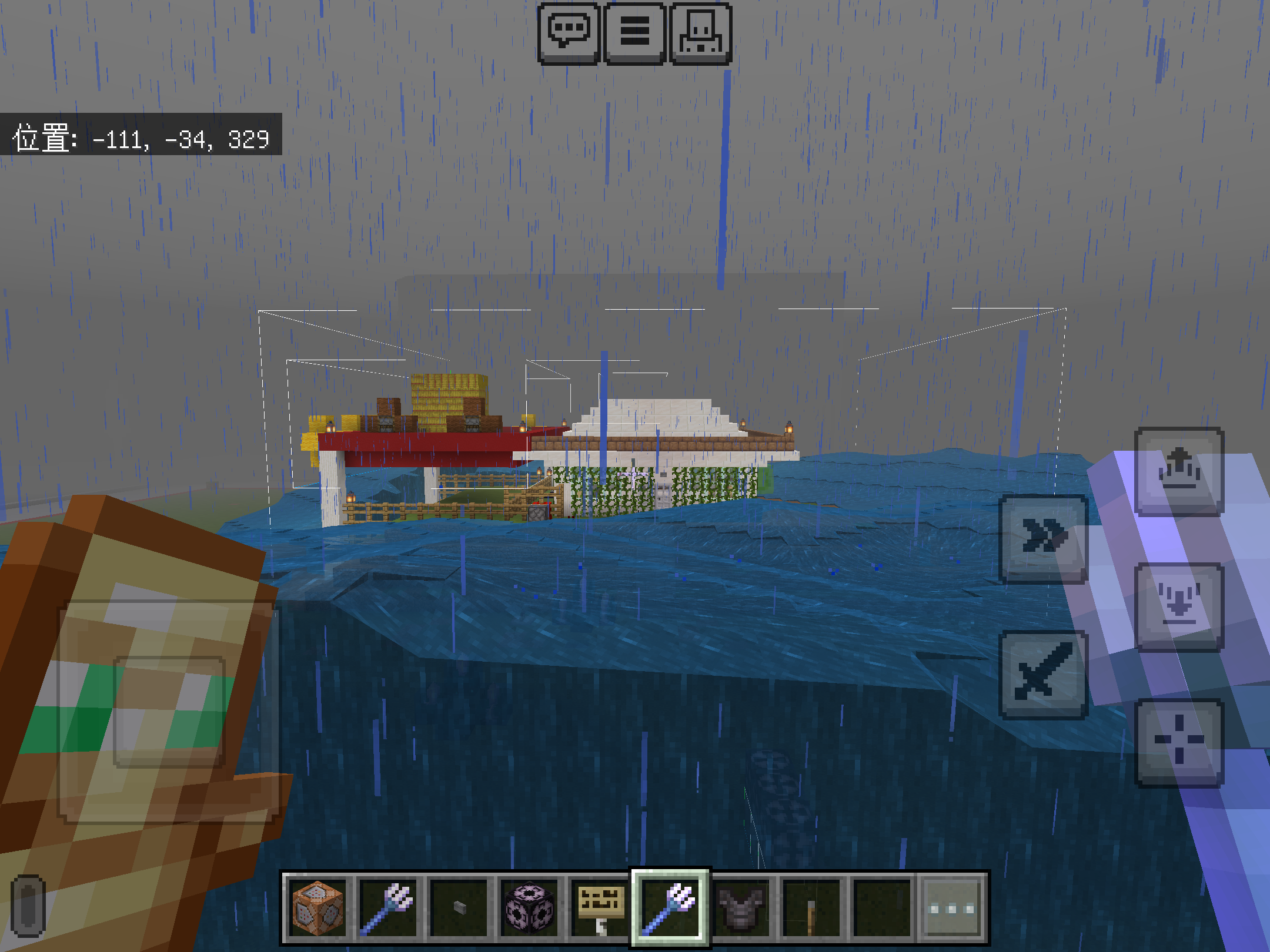Viewport: 1270px width, 952px height.
Task: Tap the crosshair button
Action: pyautogui.click(x=1179, y=742)
